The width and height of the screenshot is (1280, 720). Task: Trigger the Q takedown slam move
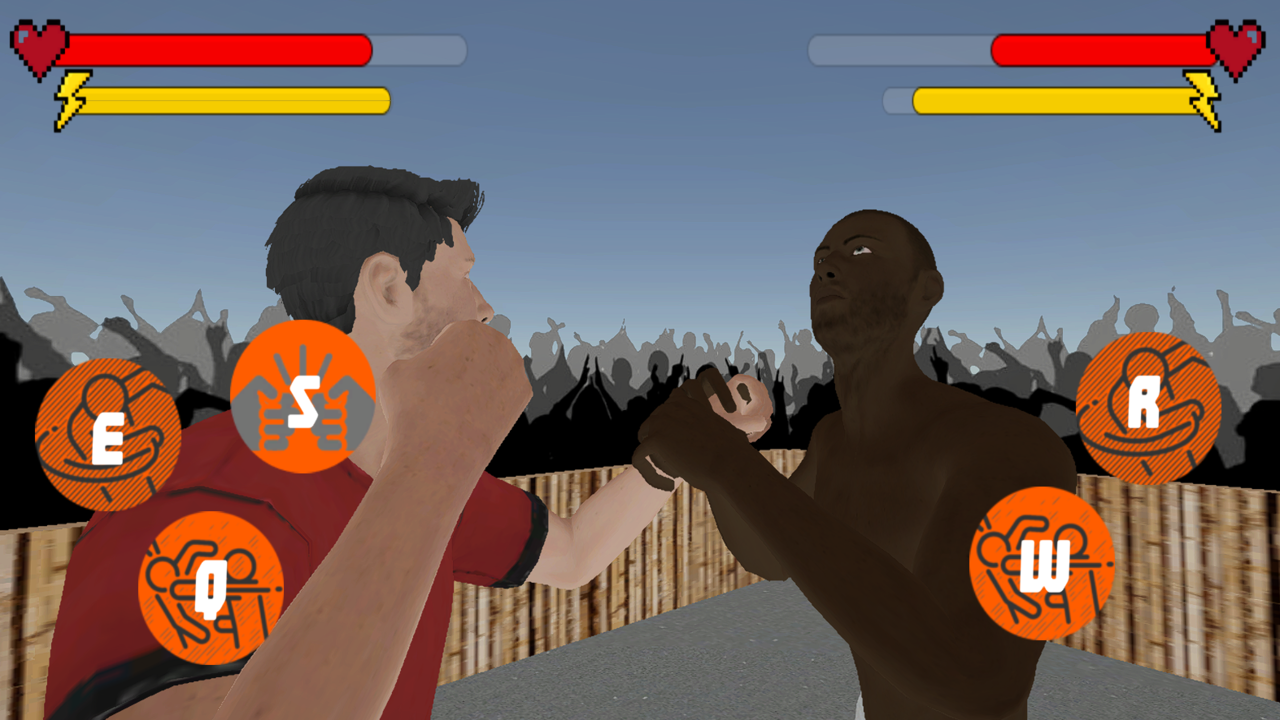(x=212, y=588)
